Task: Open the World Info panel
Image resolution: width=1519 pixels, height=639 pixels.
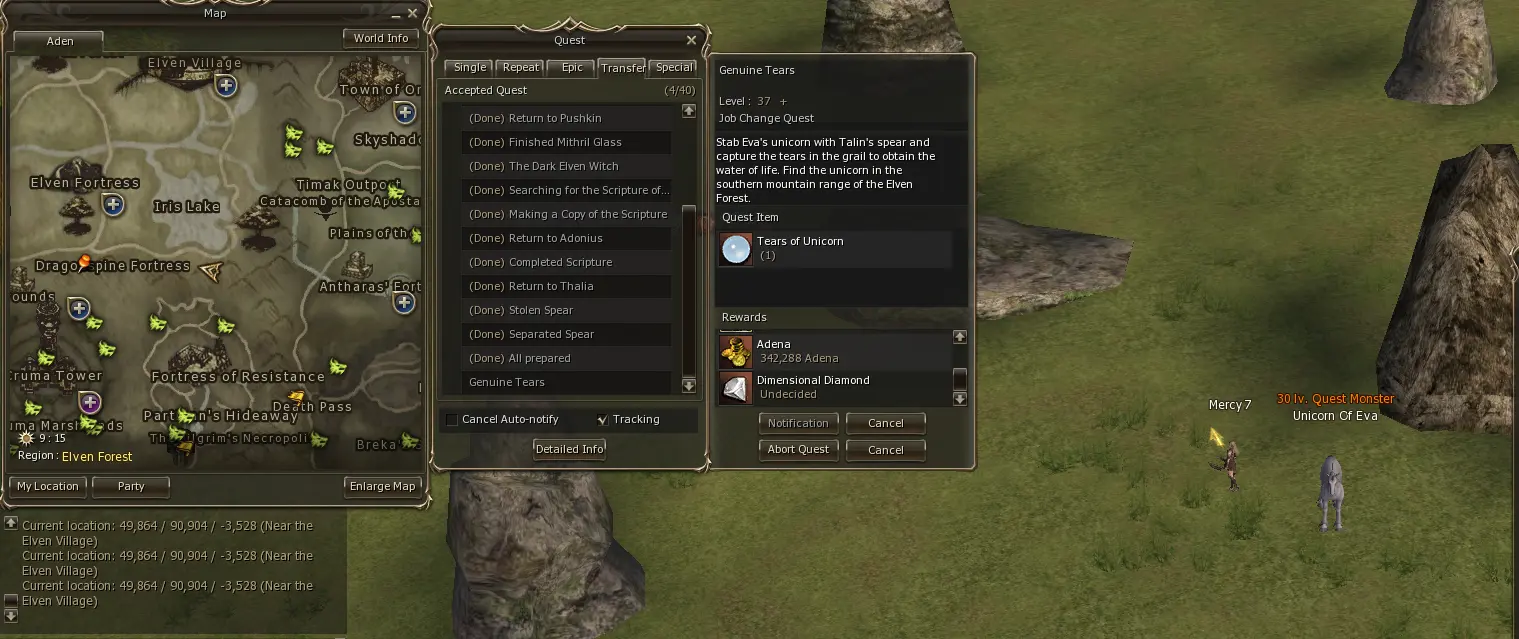Action: [x=380, y=38]
